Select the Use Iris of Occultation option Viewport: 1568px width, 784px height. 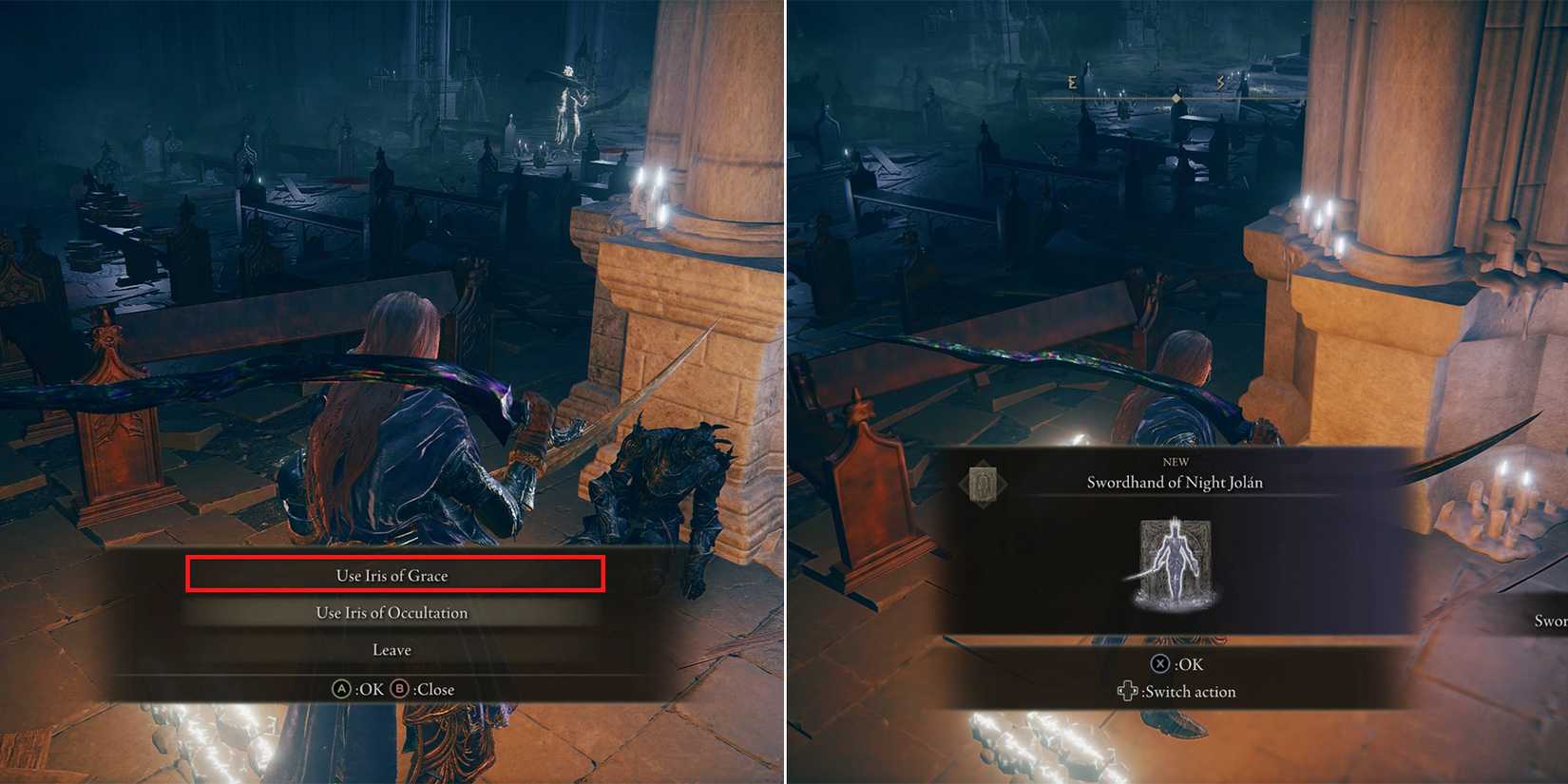click(x=391, y=612)
